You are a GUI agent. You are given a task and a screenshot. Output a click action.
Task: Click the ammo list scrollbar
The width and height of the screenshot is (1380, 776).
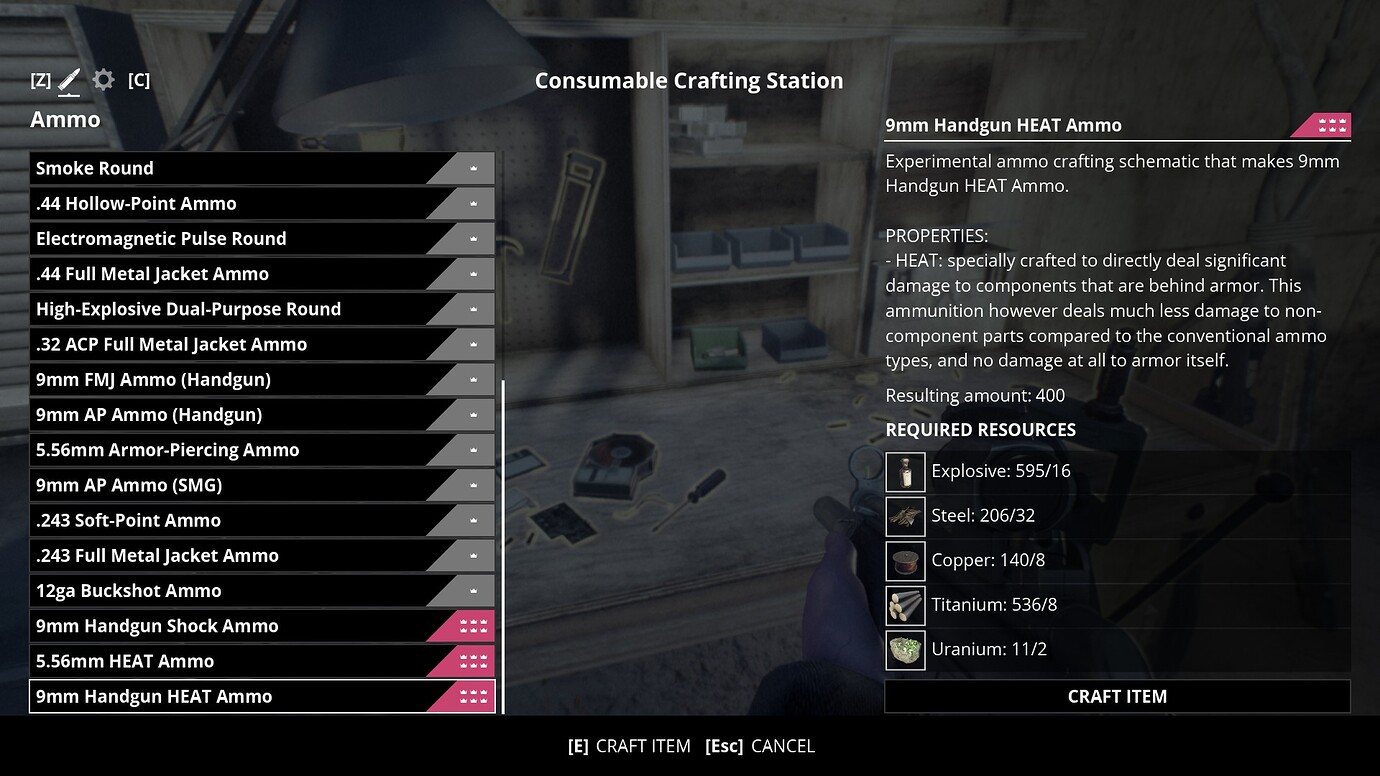[x=503, y=545]
